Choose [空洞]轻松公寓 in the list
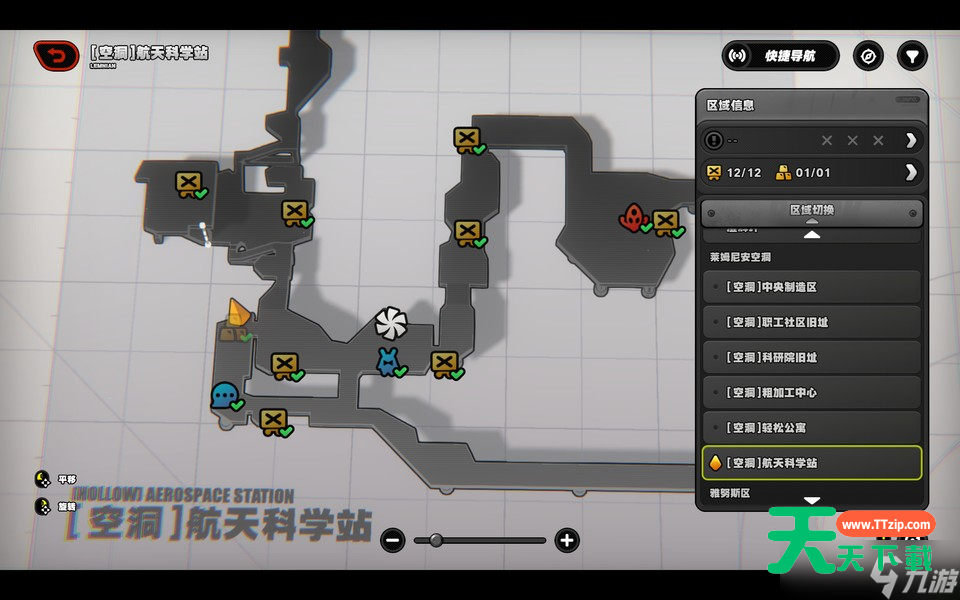 [811, 427]
